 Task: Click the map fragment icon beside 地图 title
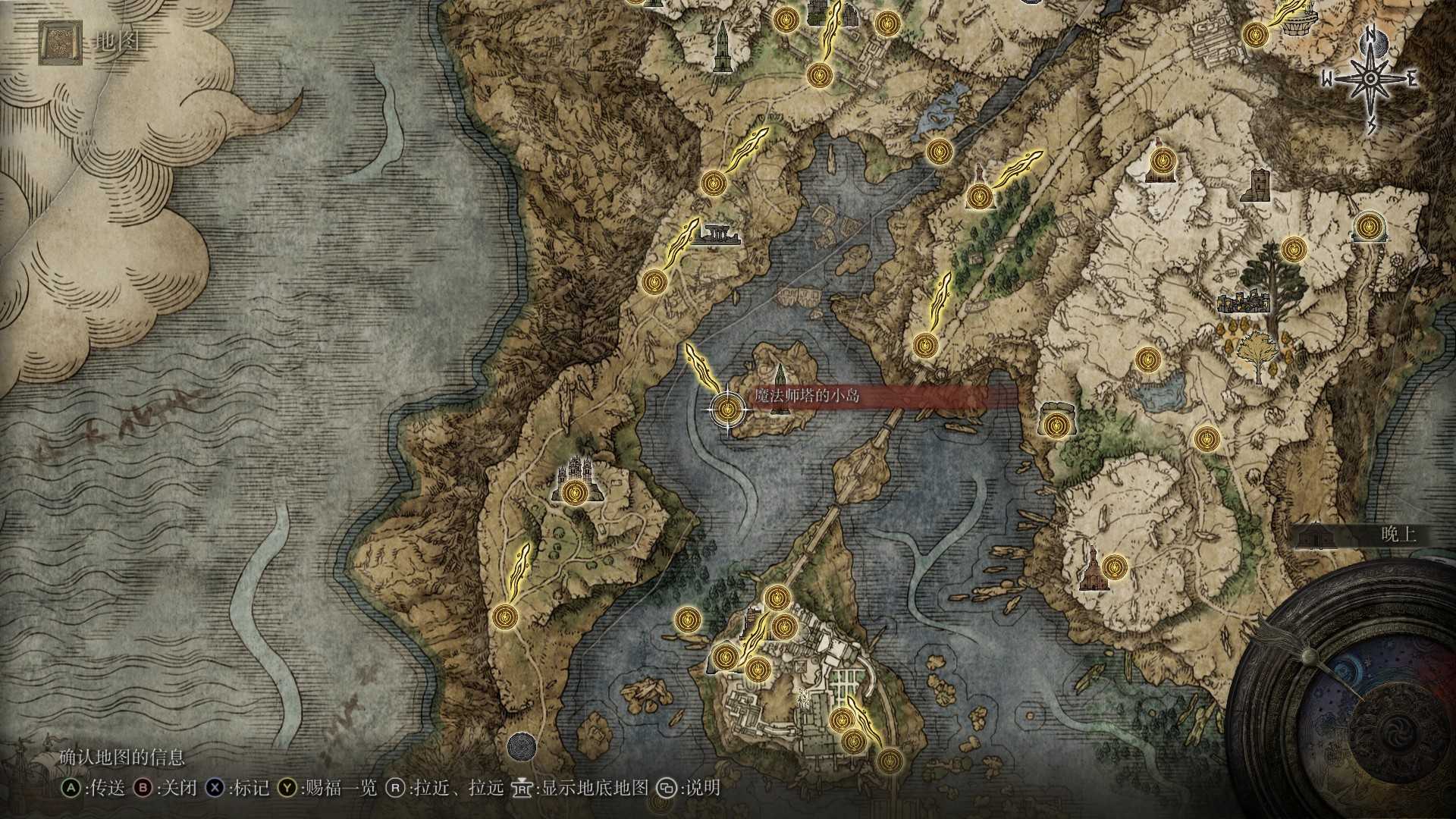(x=61, y=43)
